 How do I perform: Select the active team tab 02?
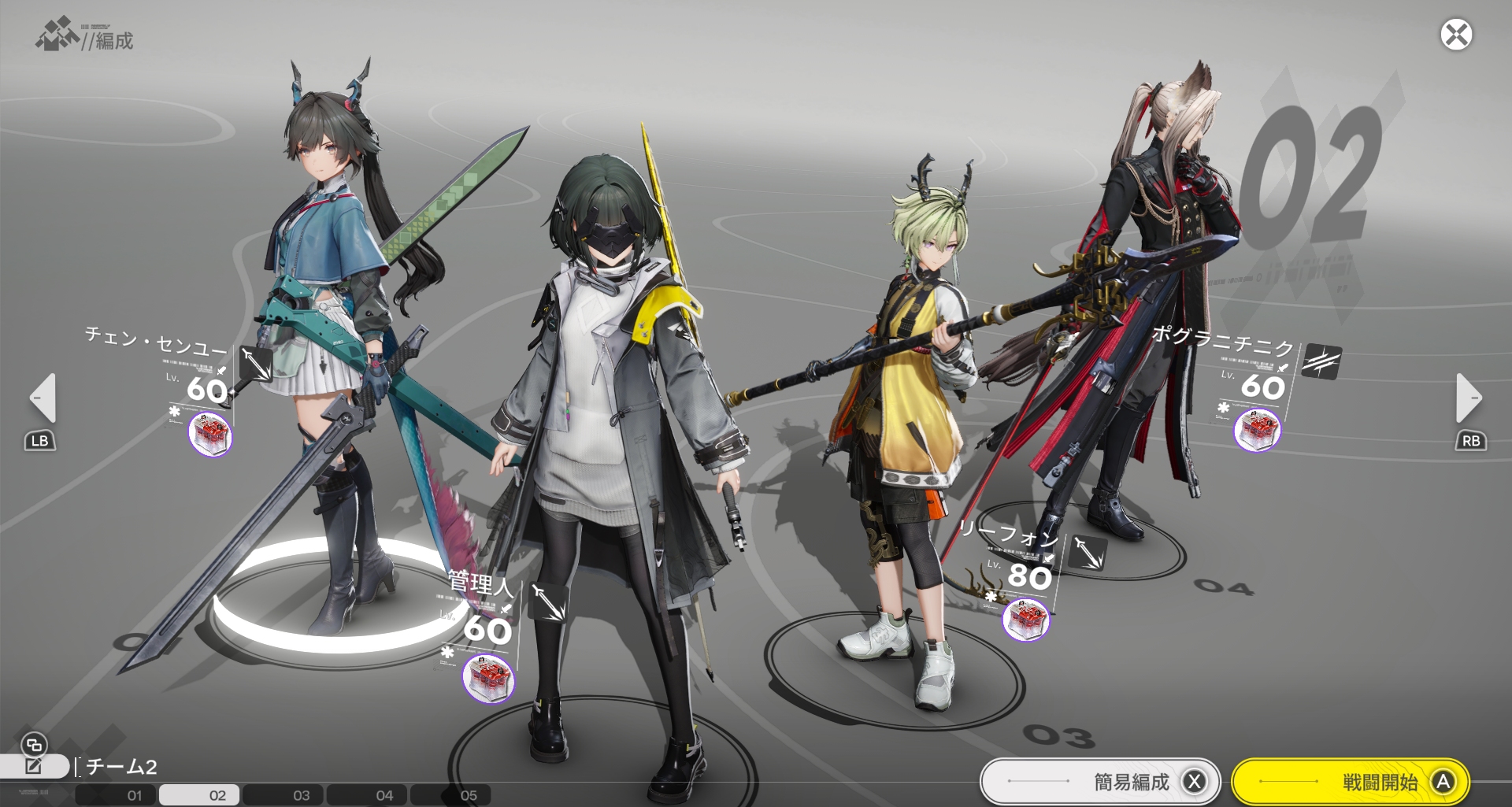(x=217, y=795)
